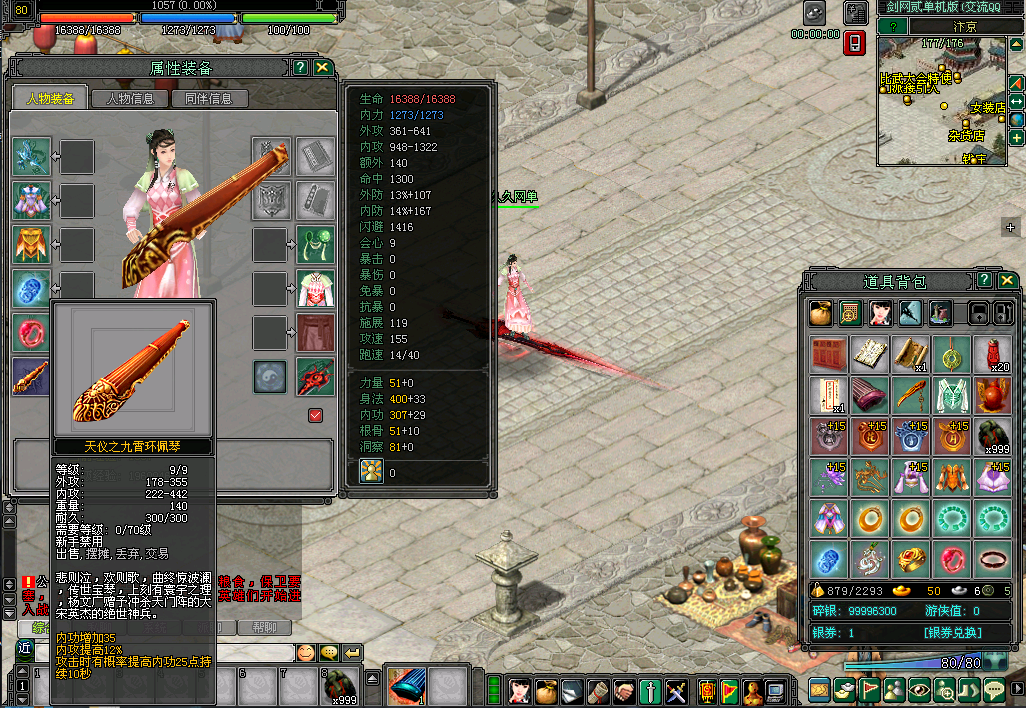Viewport: 1026px width, 708px height.
Task: Open the chat emoticon smiley button
Action: (x=306, y=652)
